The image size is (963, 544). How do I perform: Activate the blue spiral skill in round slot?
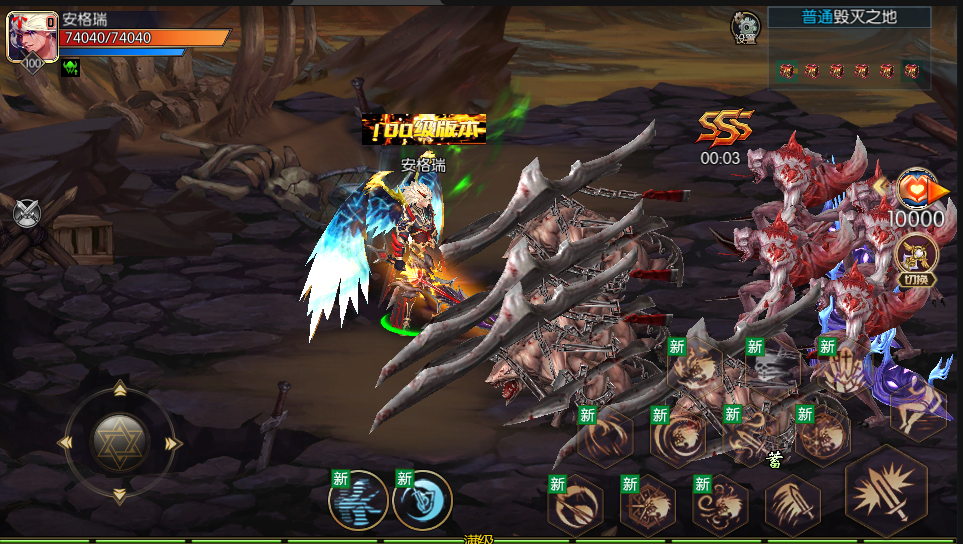(422, 500)
